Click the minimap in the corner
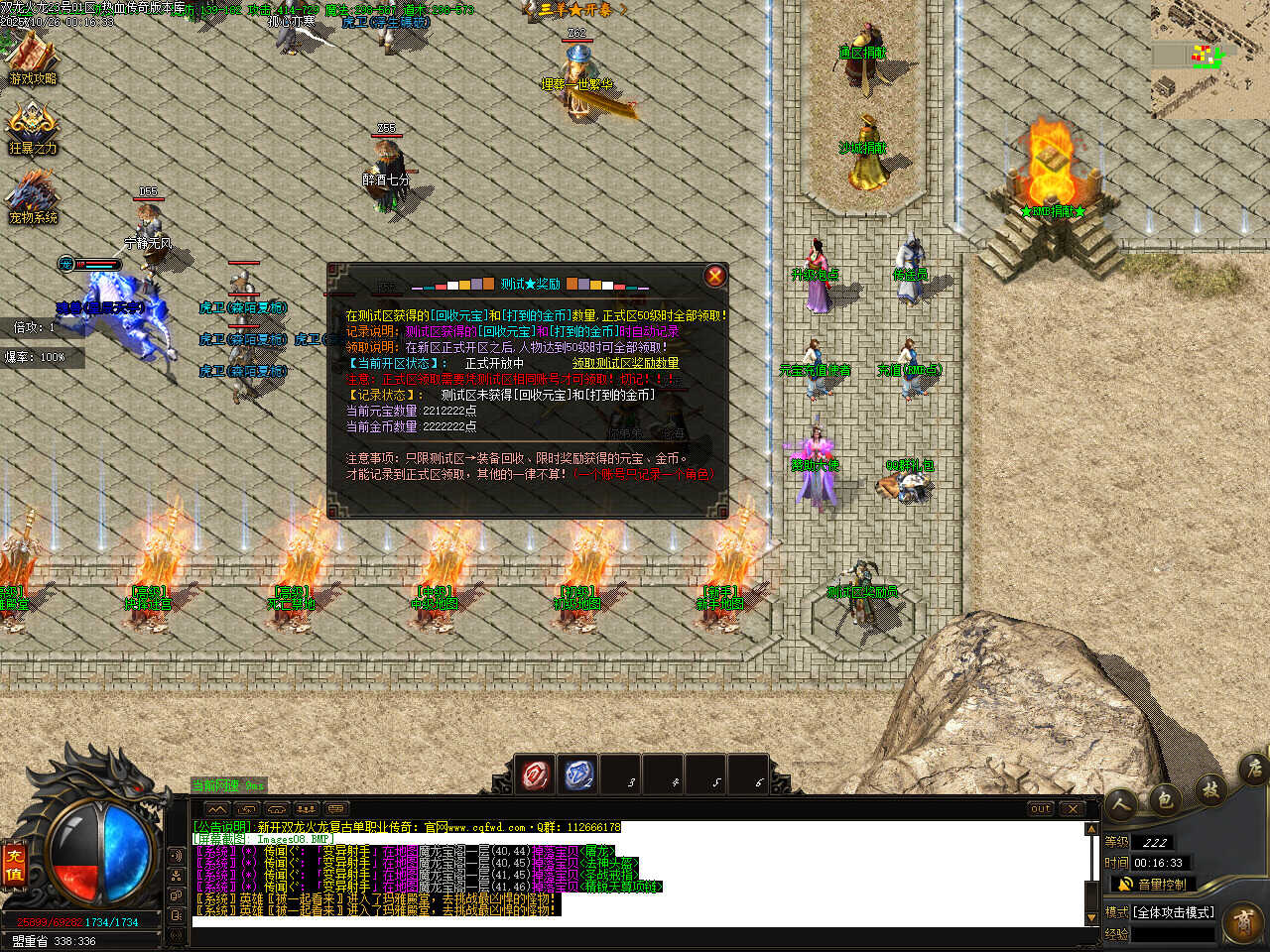Screen dimensions: 1270x952 [1210, 59]
